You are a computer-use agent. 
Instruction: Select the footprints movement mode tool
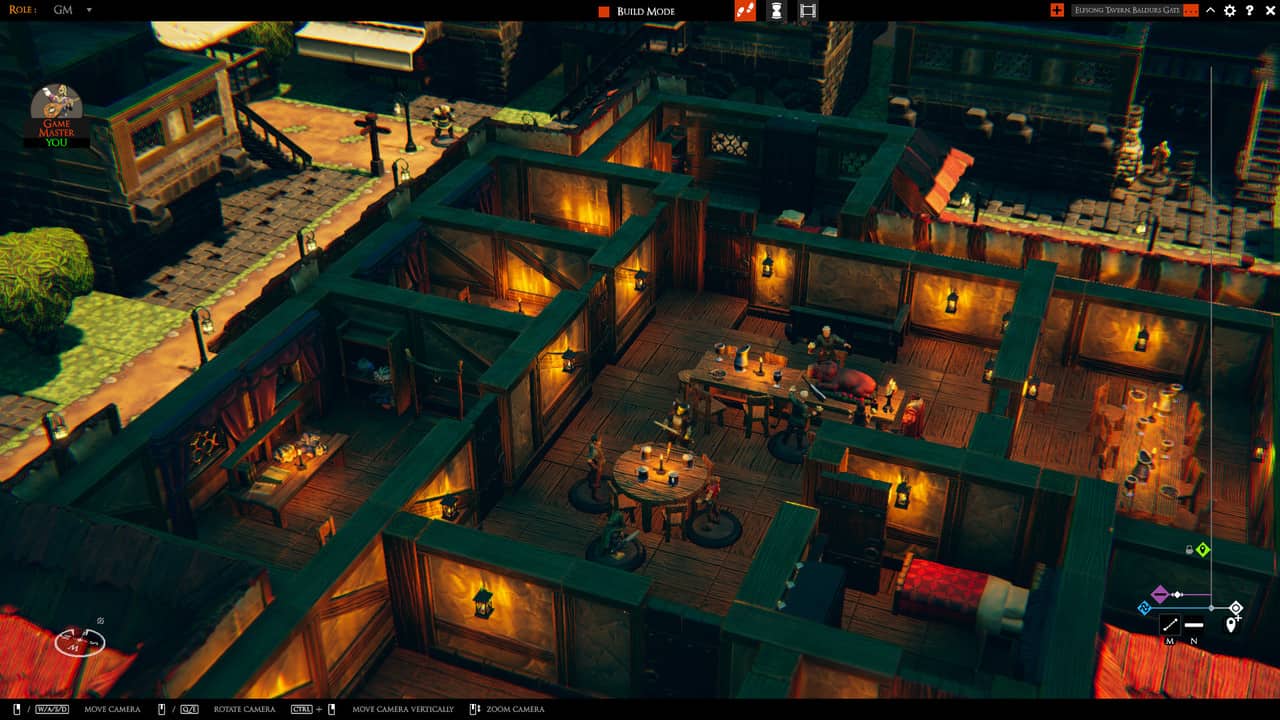tap(745, 12)
